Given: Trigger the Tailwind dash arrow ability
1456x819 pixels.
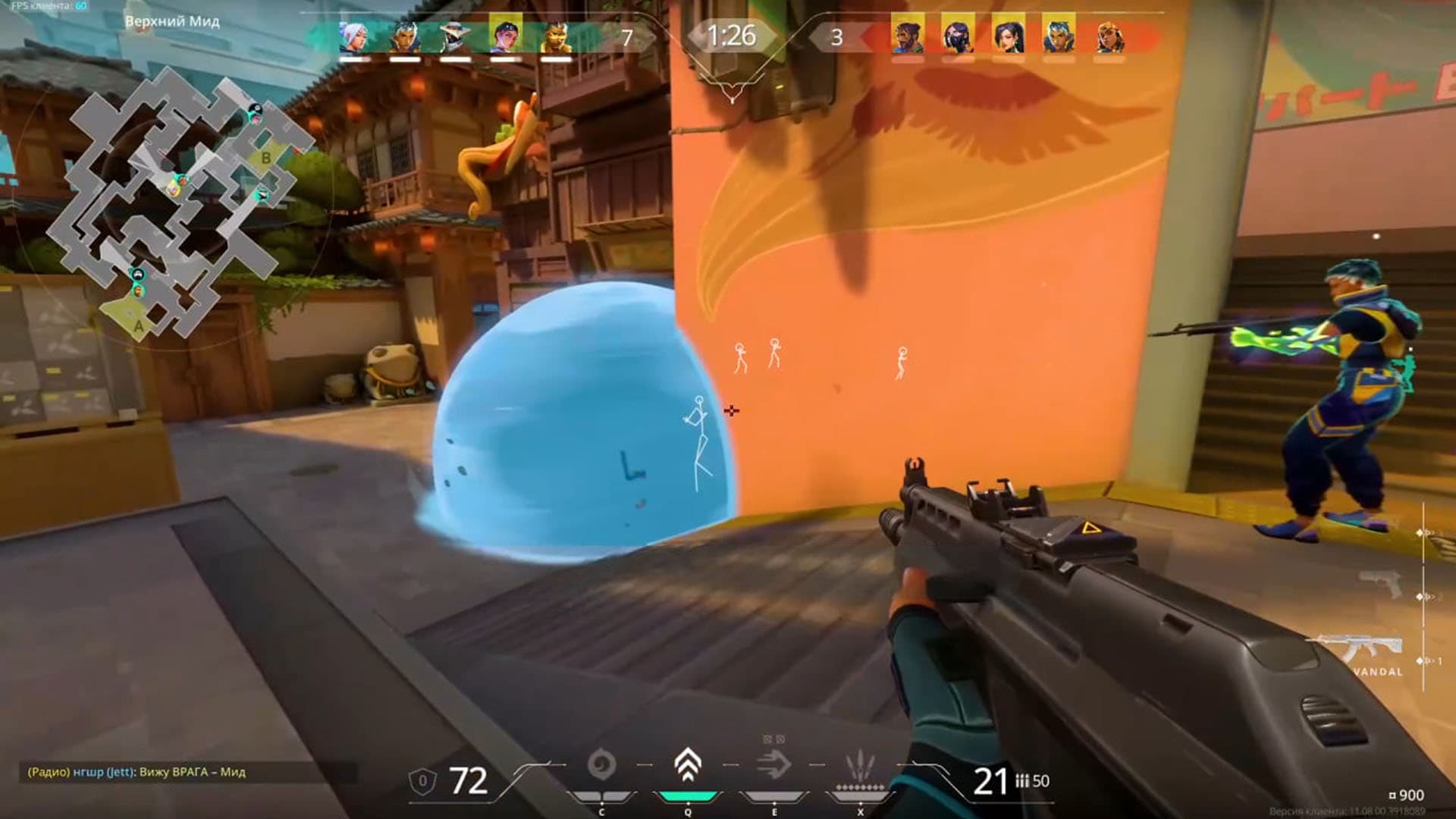Looking at the screenshot, I should (x=773, y=764).
